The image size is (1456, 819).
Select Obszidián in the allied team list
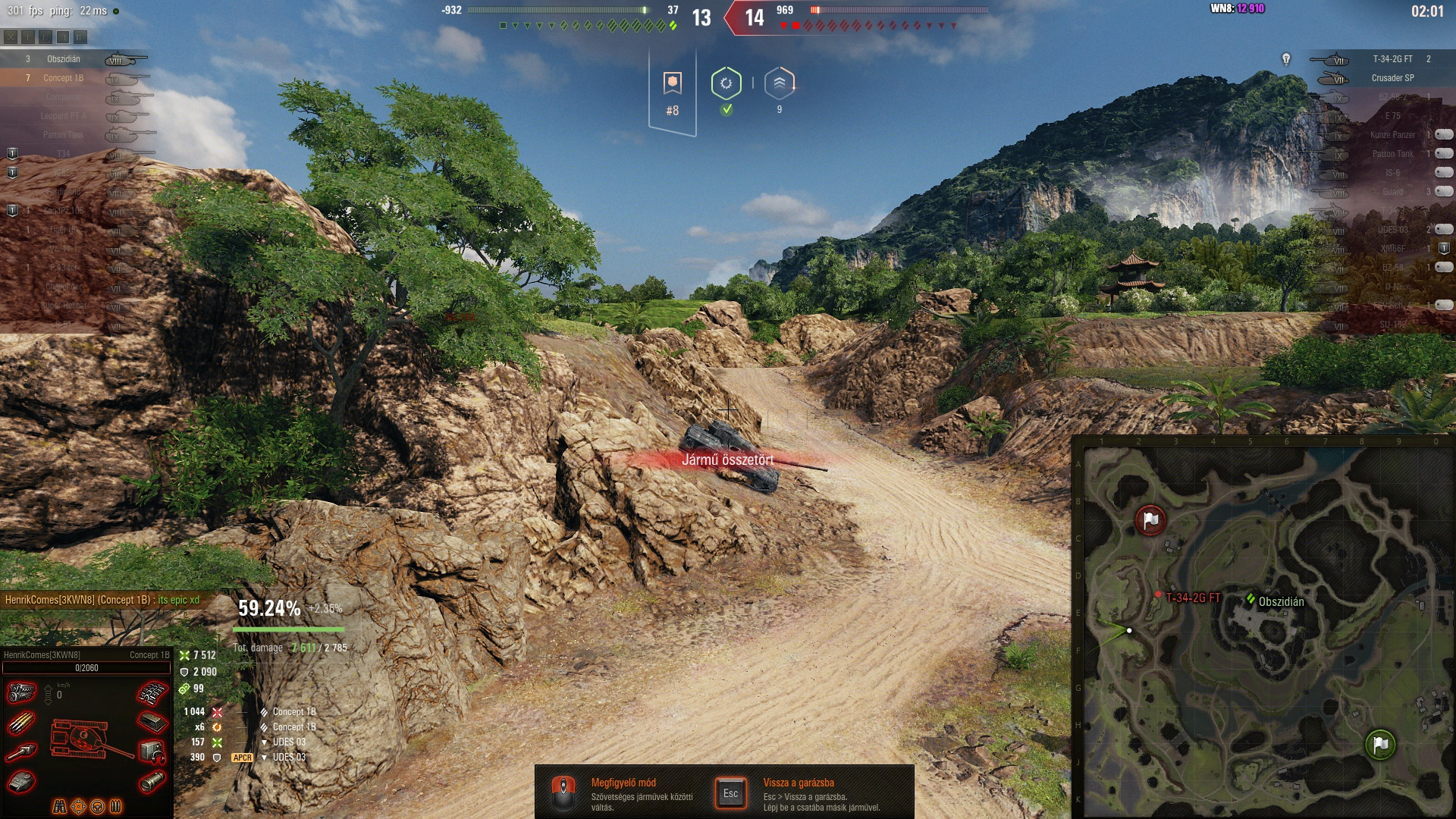64,58
